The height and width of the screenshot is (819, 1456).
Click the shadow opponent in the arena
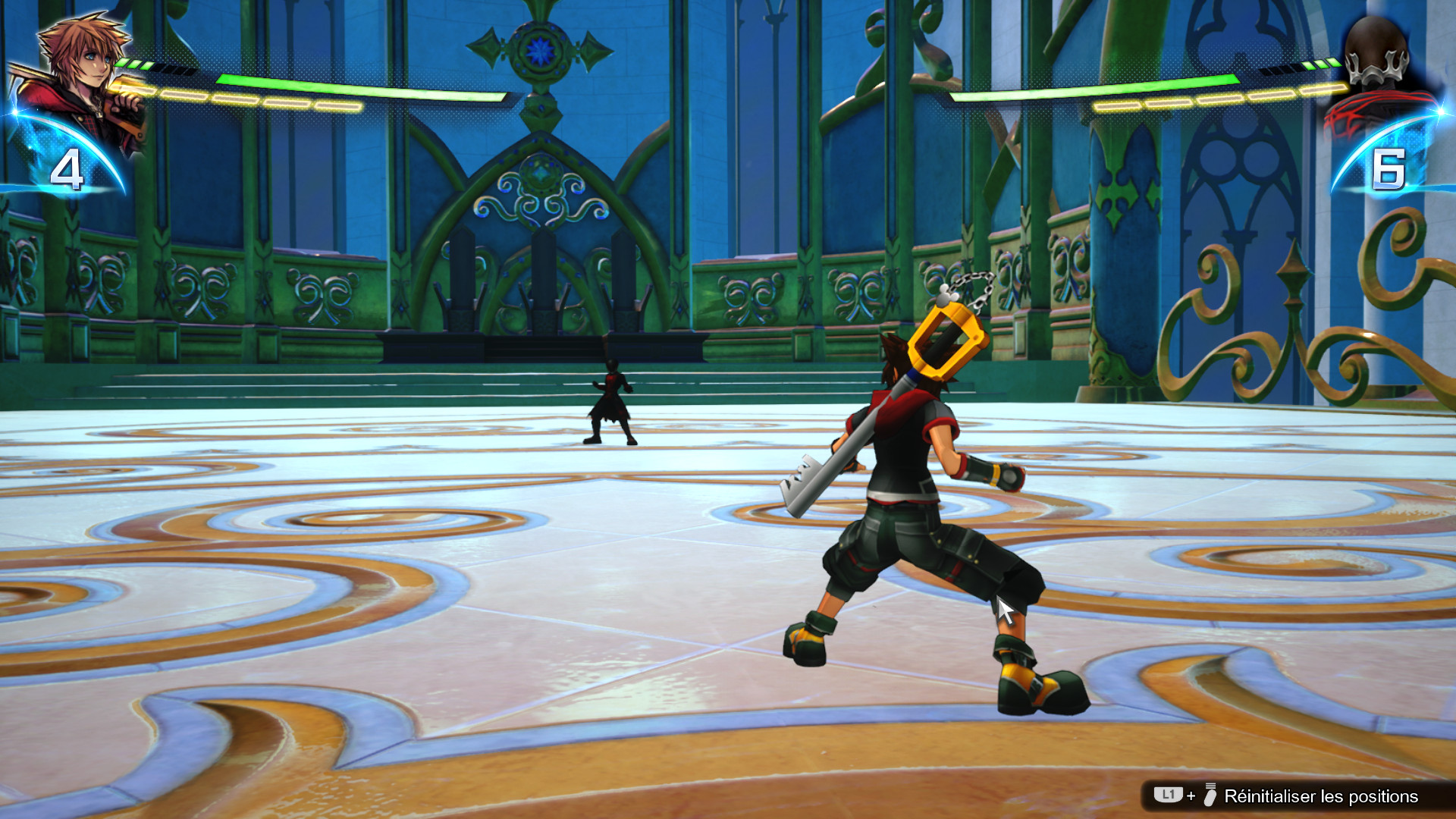coord(610,402)
